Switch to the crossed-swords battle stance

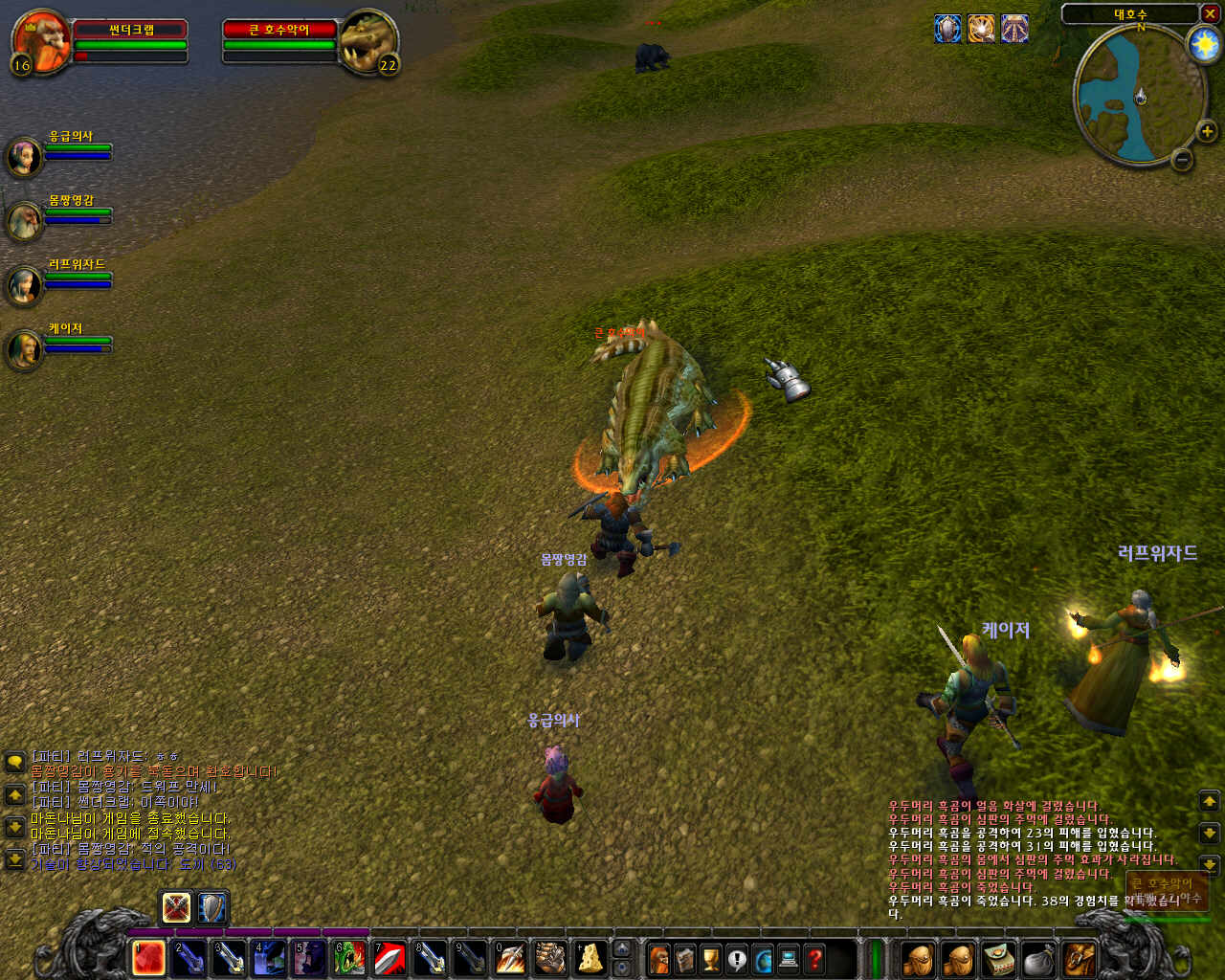point(176,907)
